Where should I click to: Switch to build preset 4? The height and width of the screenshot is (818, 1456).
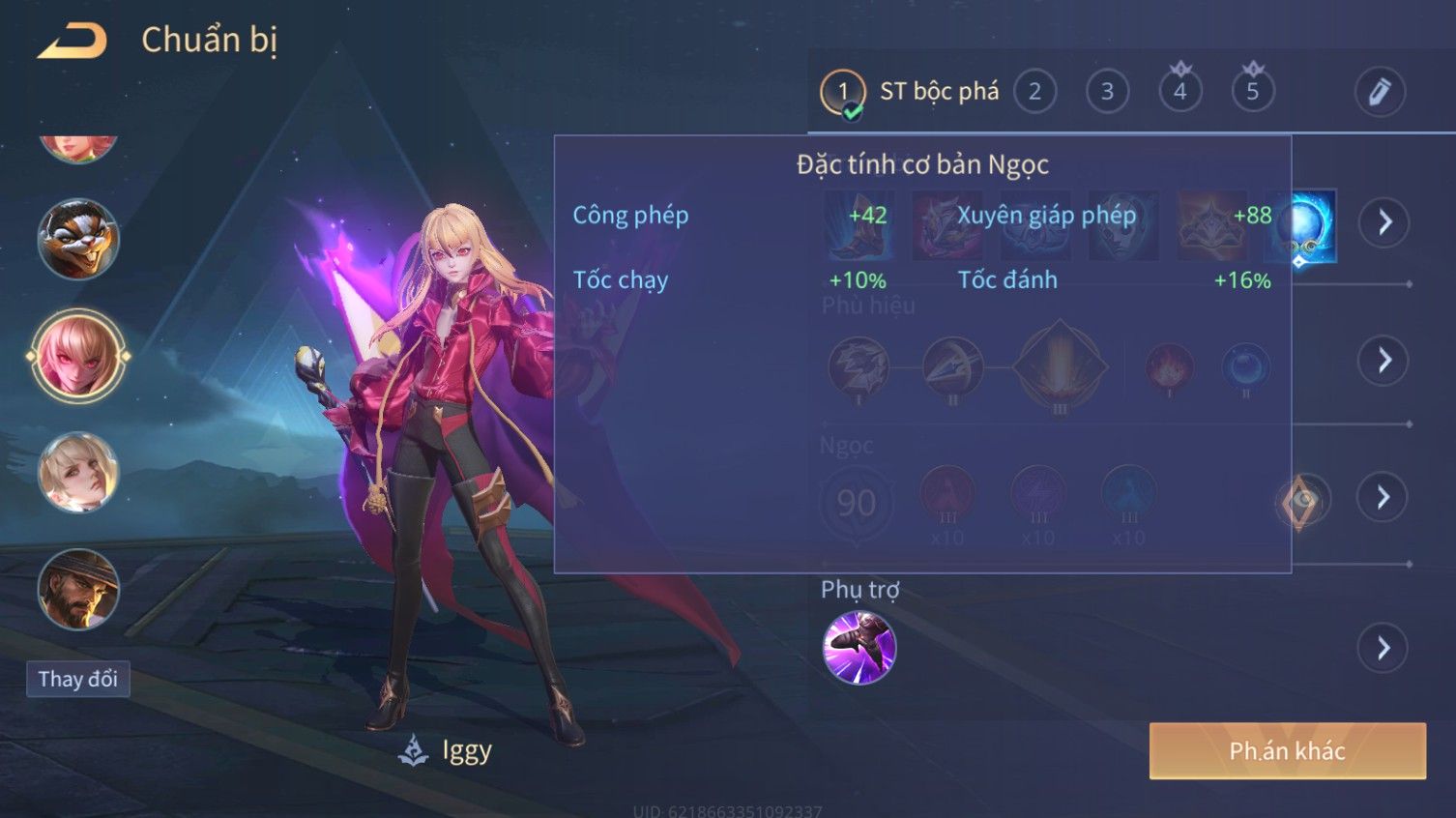[x=1179, y=92]
